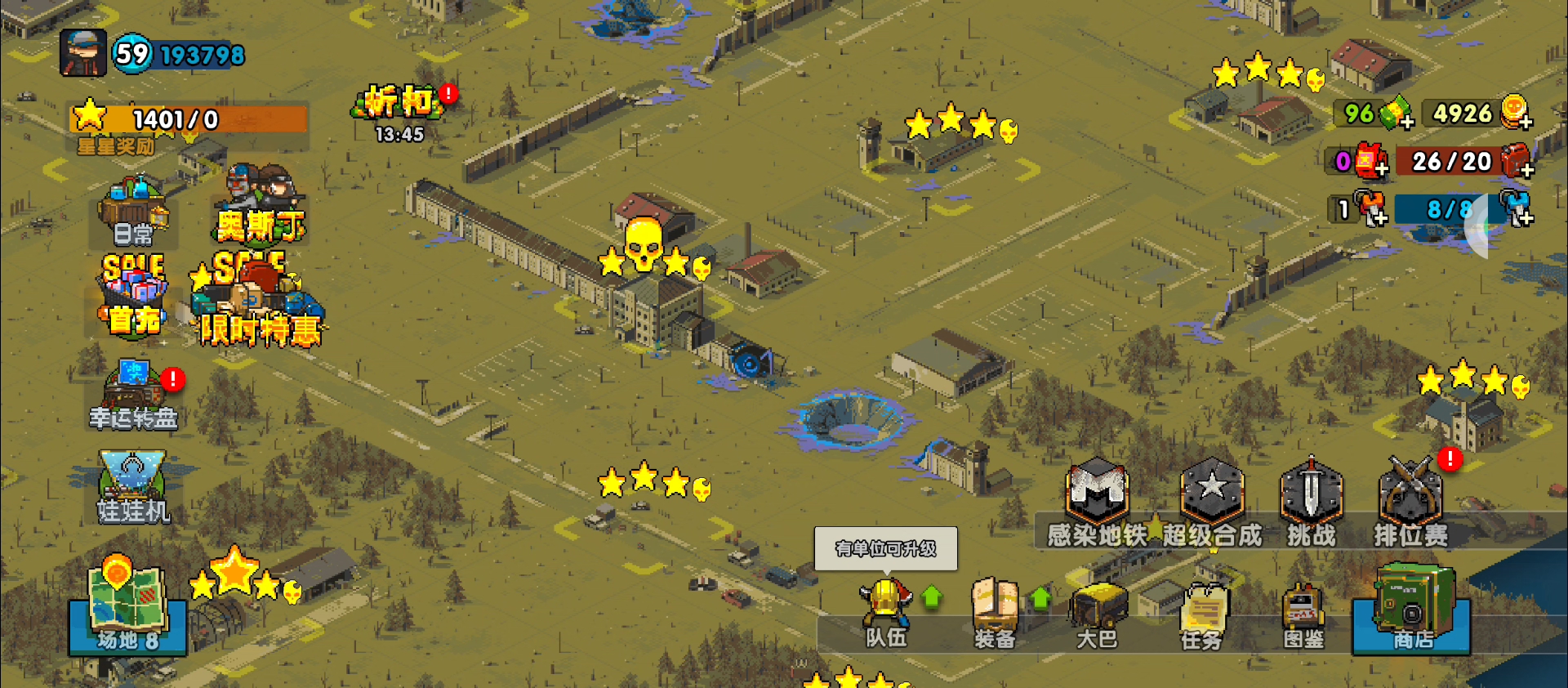This screenshot has width=1568, height=688.
Task: Open the 奥斯丁 character event
Action: pos(261,204)
